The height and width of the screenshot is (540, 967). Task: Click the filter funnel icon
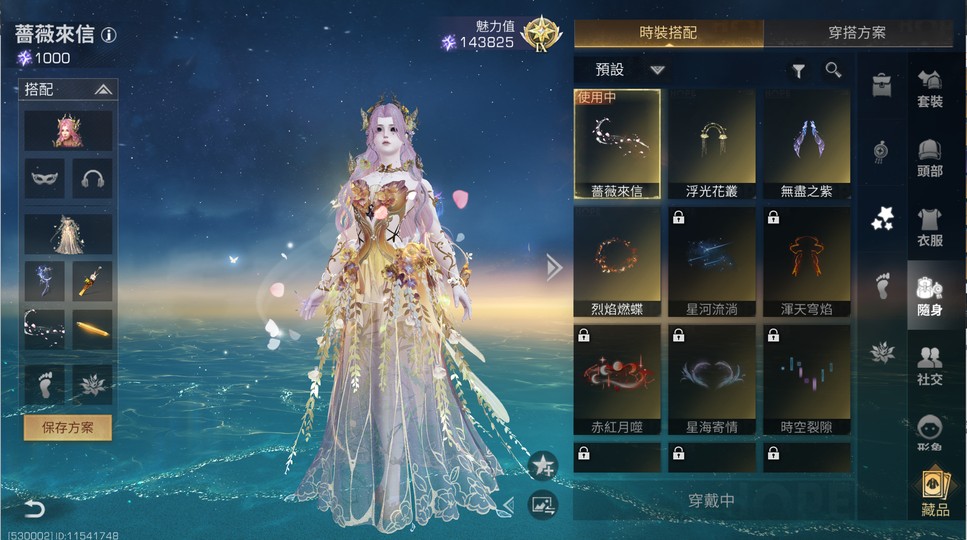tap(799, 70)
